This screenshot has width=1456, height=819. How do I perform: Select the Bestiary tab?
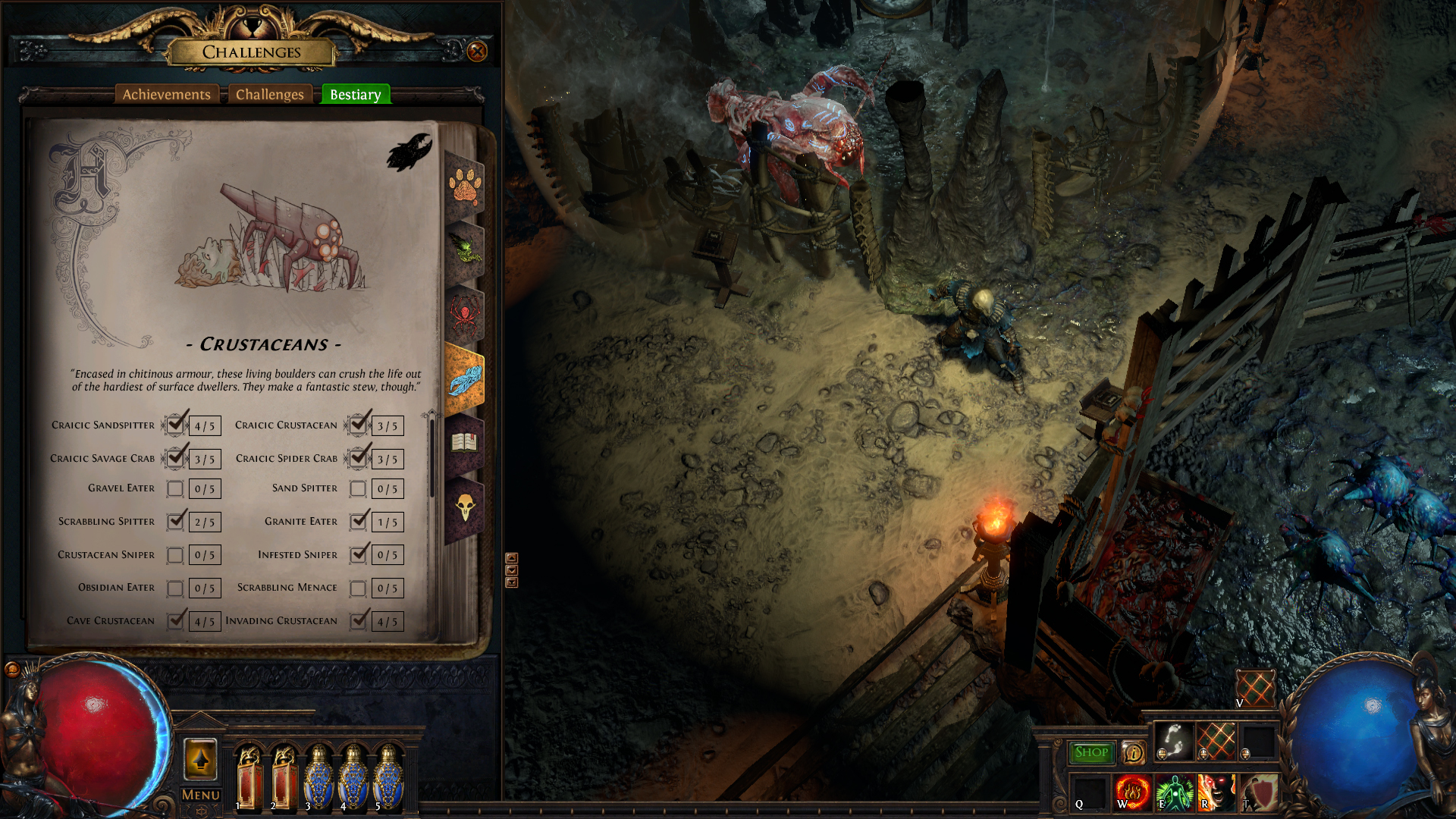355,95
